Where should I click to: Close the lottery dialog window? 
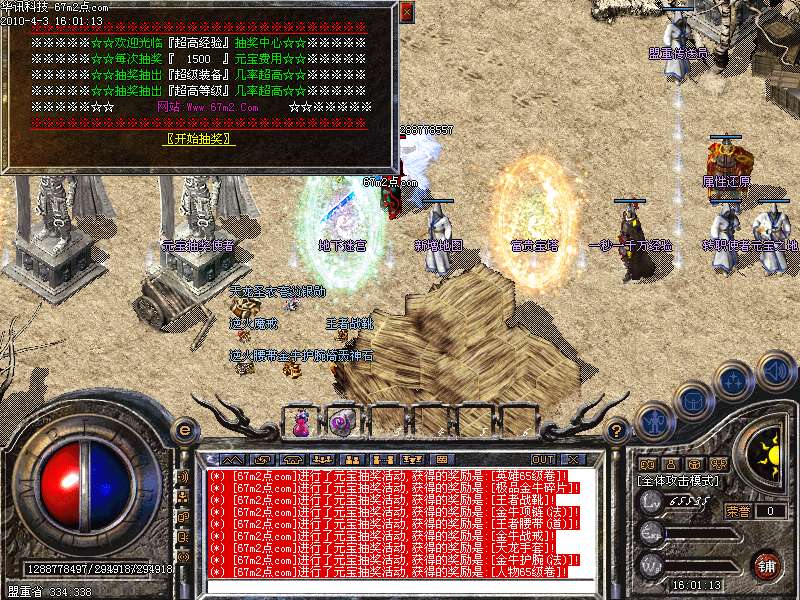tap(405, 12)
